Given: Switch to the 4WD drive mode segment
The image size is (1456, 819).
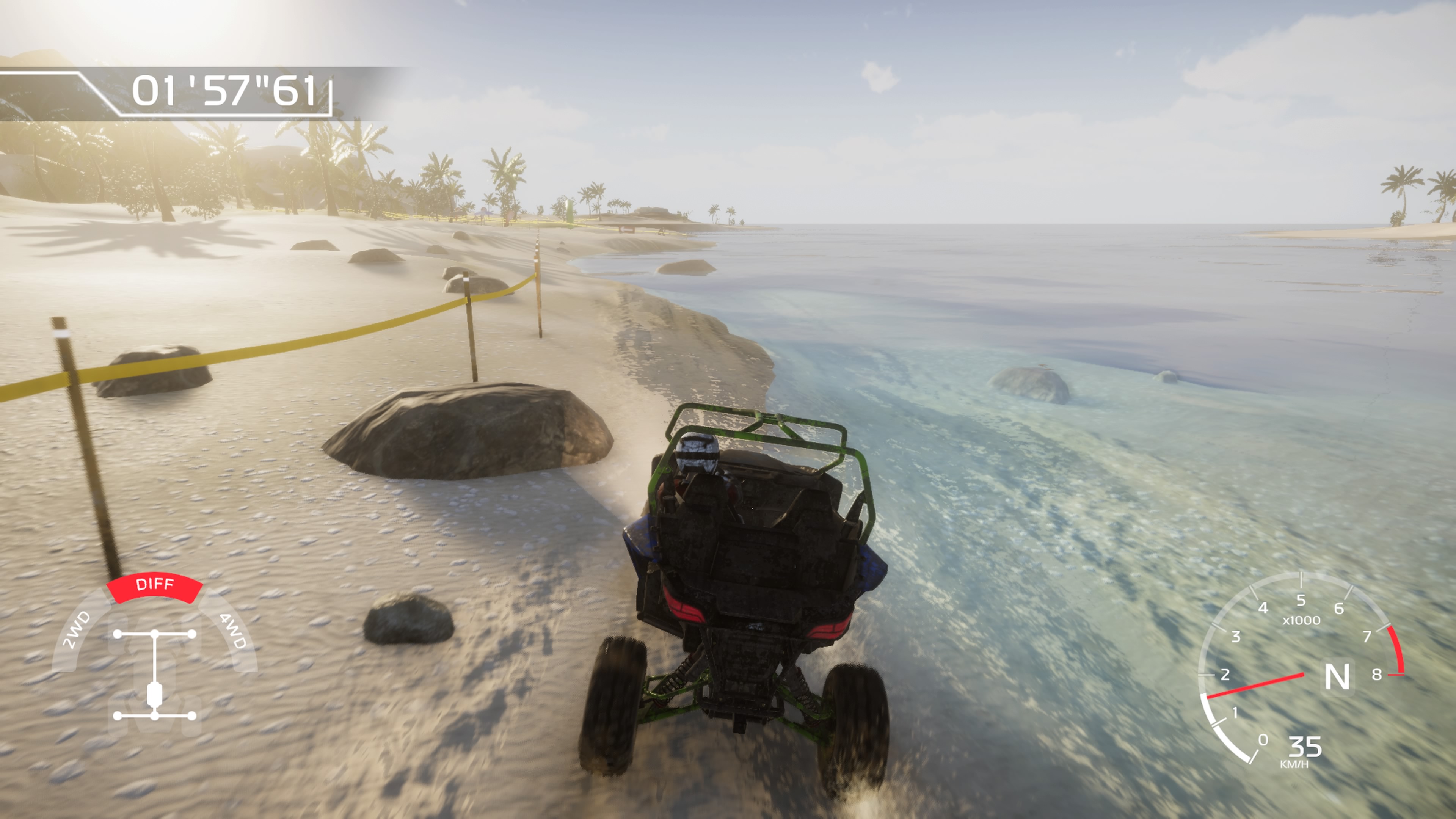Looking at the screenshot, I should 232,630.
